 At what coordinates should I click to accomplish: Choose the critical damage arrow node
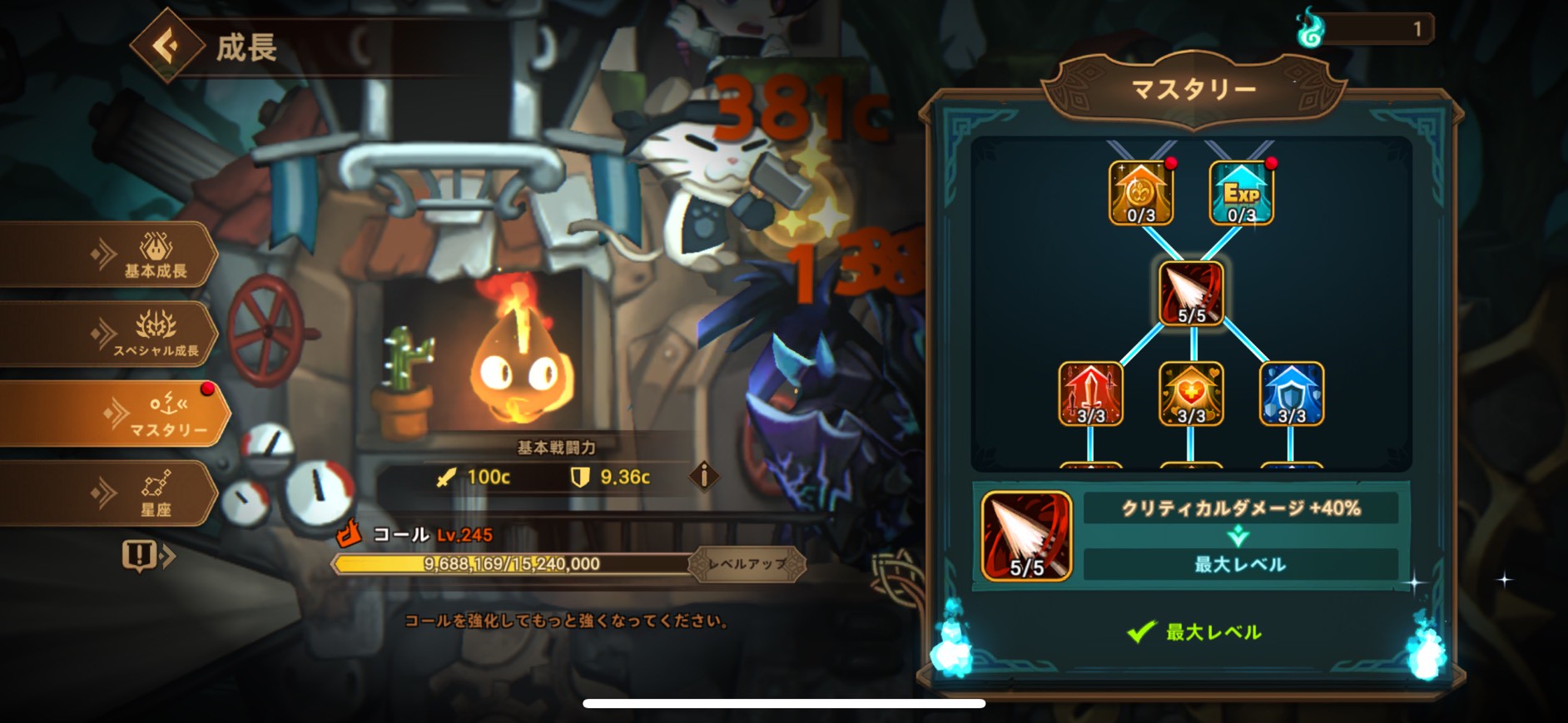(x=1191, y=293)
